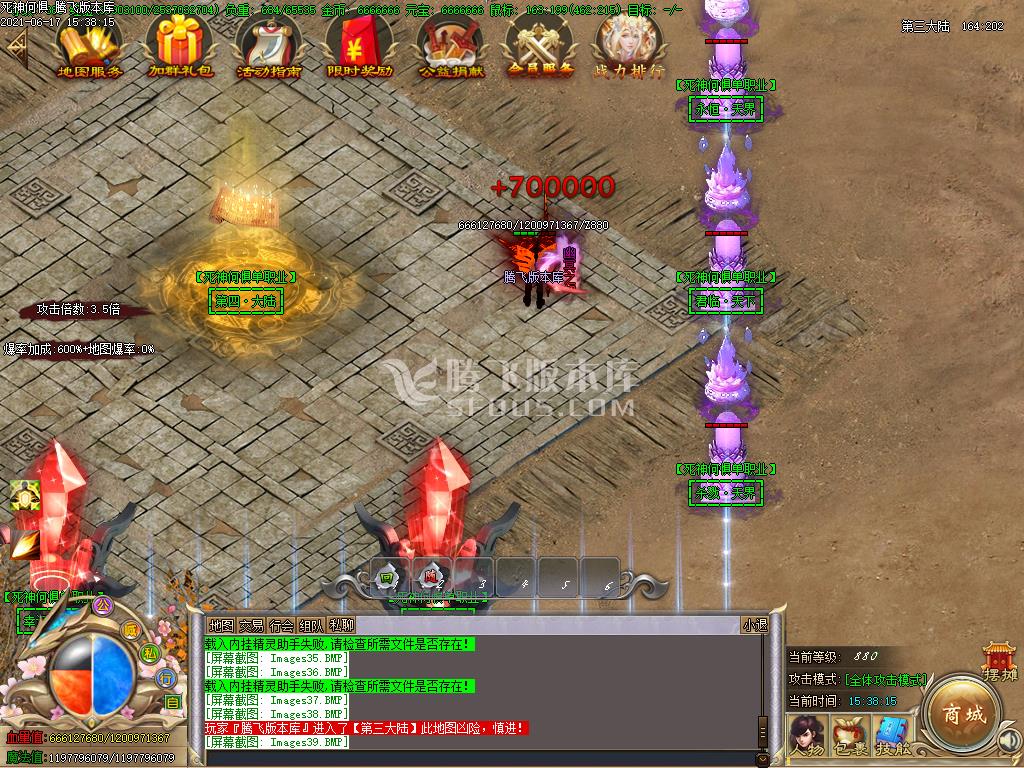Screen dimensions: 1024x768
Task: Use the 回 item in hotbar slot one
Action: pyautogui.click(x=387, y=577)
